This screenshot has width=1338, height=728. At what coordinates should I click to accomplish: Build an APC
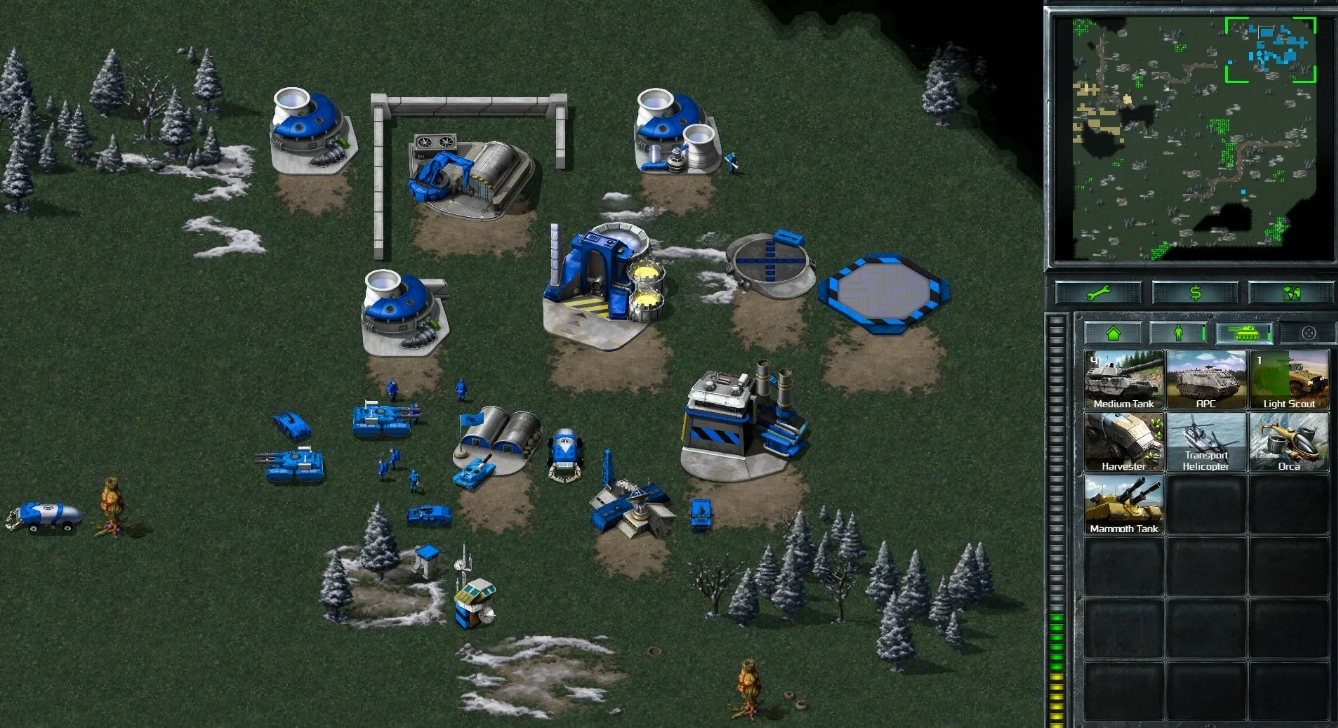coord(1206,378)
